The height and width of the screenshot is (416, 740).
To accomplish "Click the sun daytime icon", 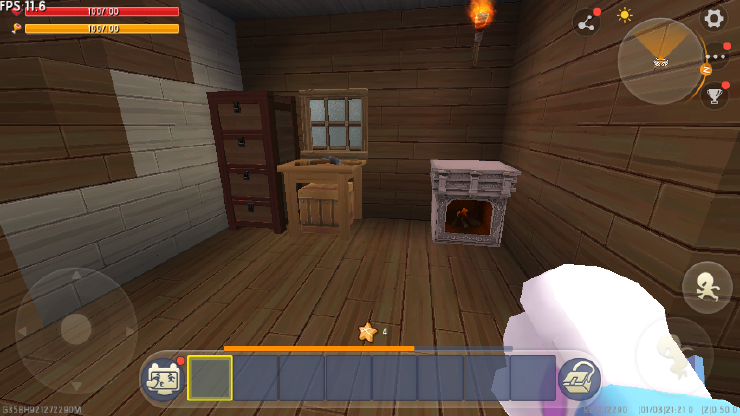I will (625, 15).
